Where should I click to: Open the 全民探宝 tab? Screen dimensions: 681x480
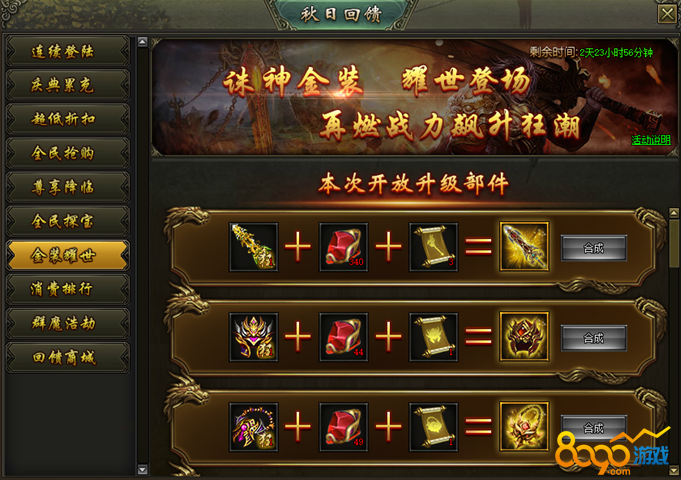pyautogui.click(x=67, y=219)
